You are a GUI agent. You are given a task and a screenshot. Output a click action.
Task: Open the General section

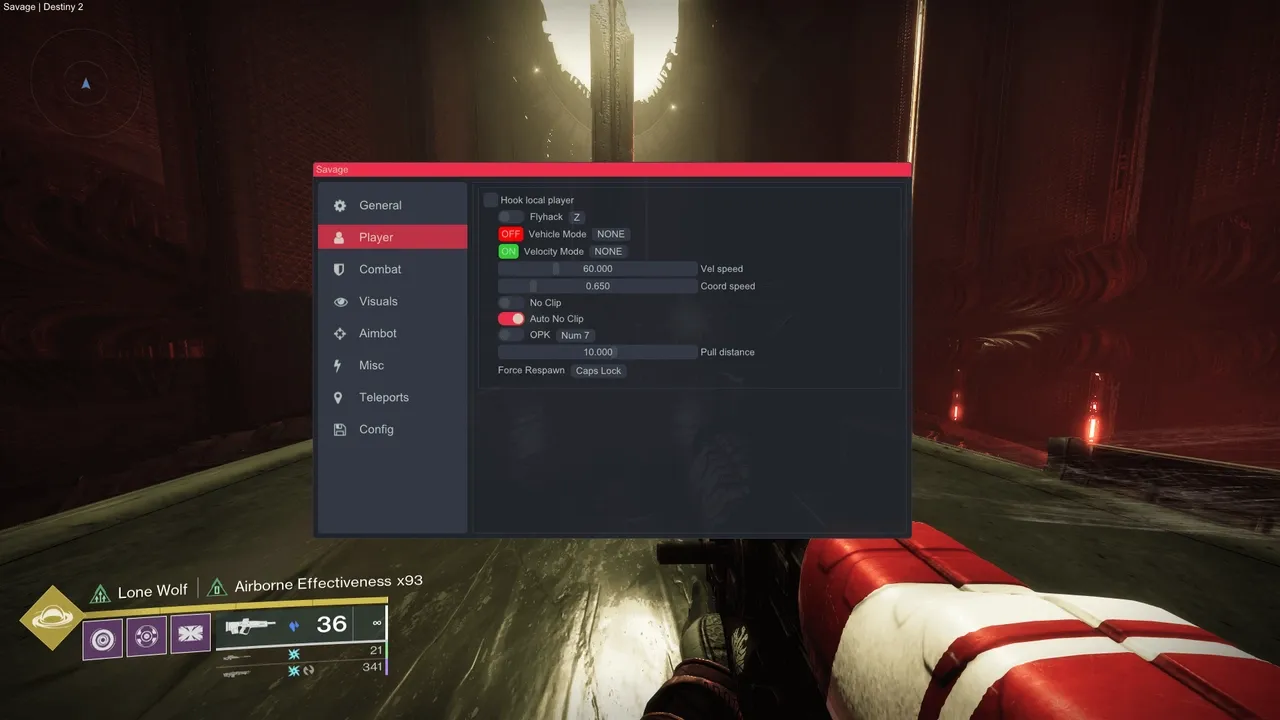coord(380,205)
